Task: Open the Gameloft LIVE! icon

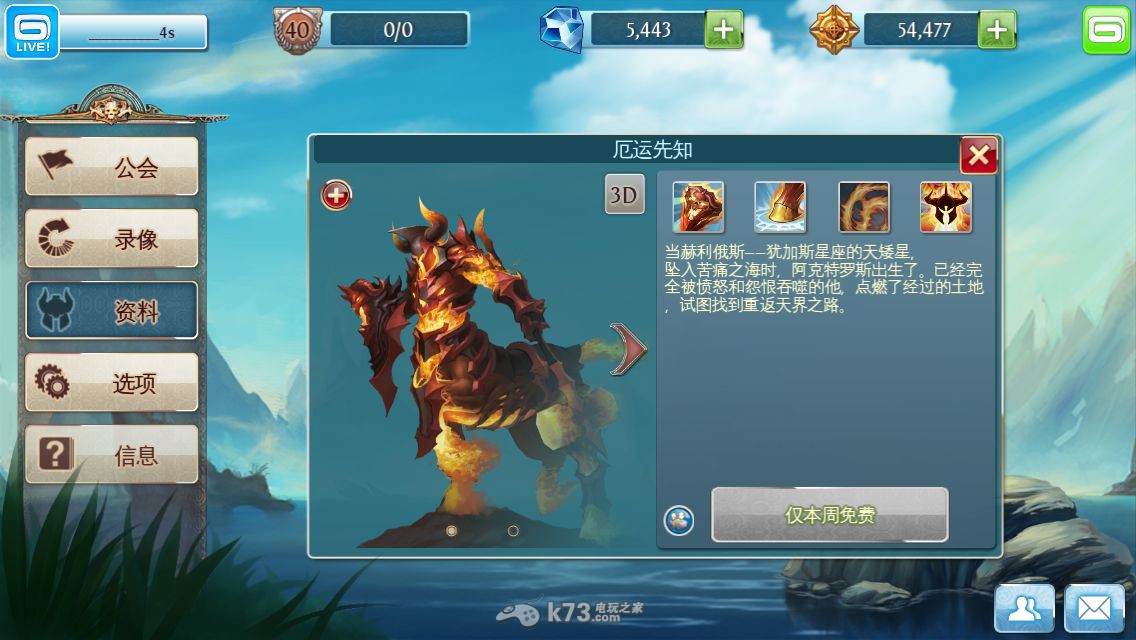Action: pos(33,32)
